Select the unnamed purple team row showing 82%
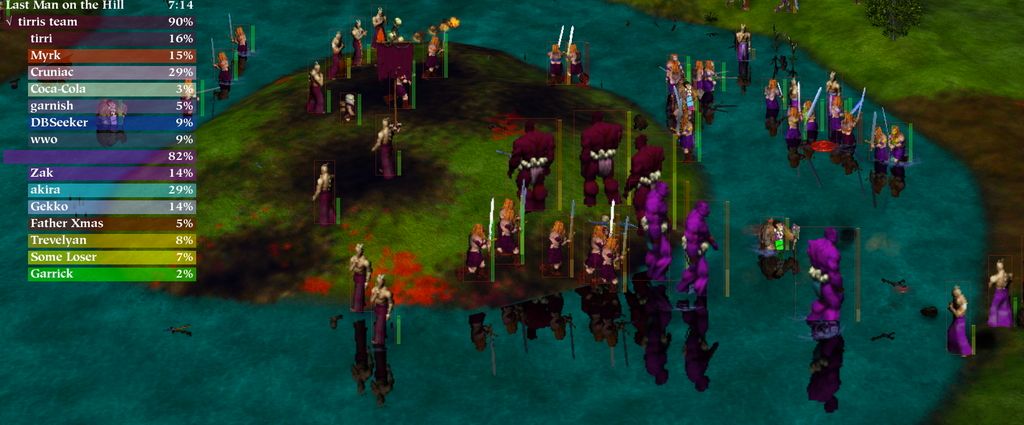 (x=99, y=156)
